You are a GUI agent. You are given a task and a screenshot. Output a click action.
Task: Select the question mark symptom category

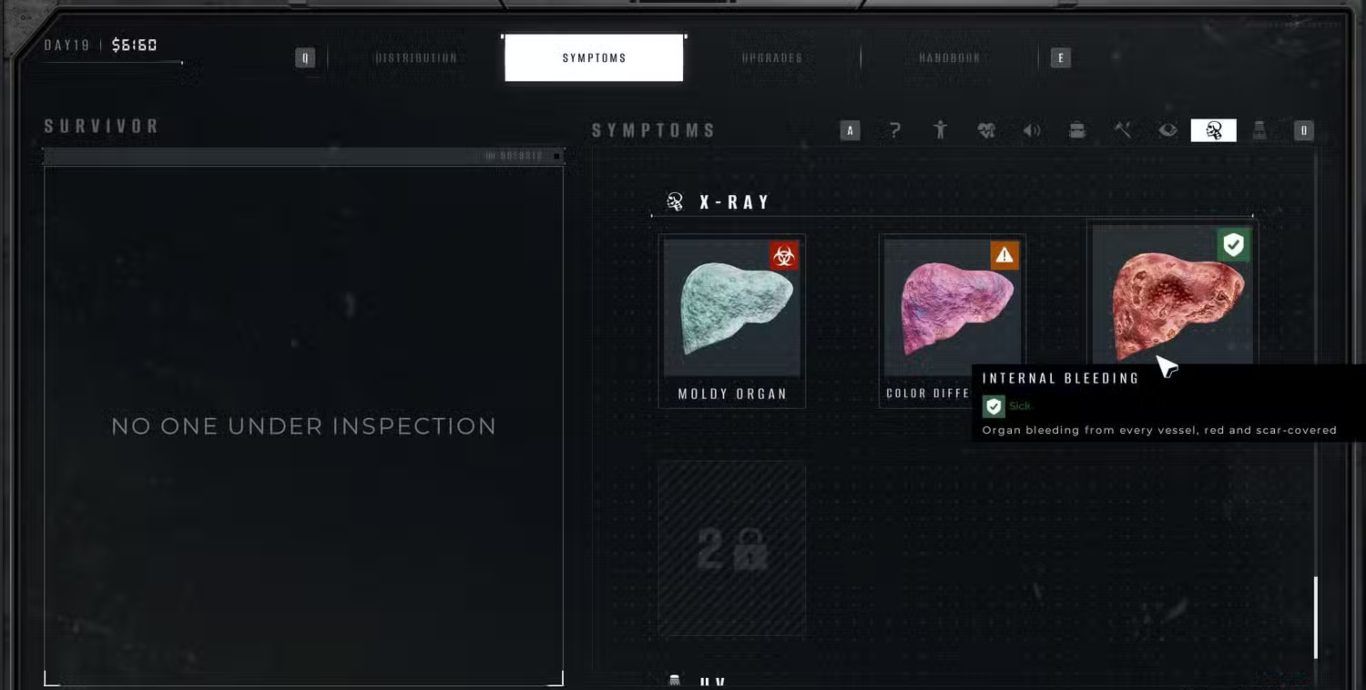tap(895, 130)
